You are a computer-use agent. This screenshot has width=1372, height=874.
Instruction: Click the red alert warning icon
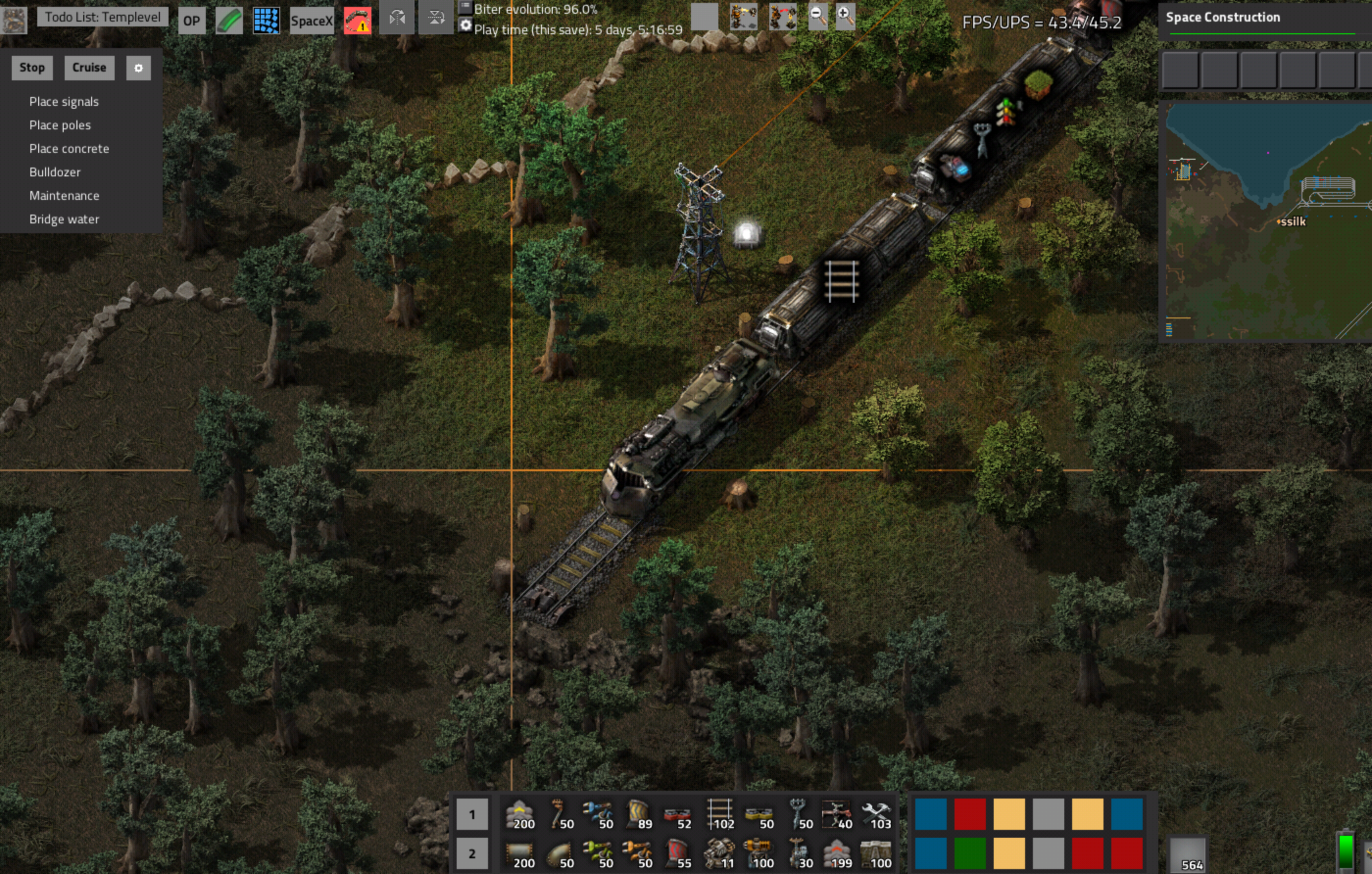tap(357, 19)
